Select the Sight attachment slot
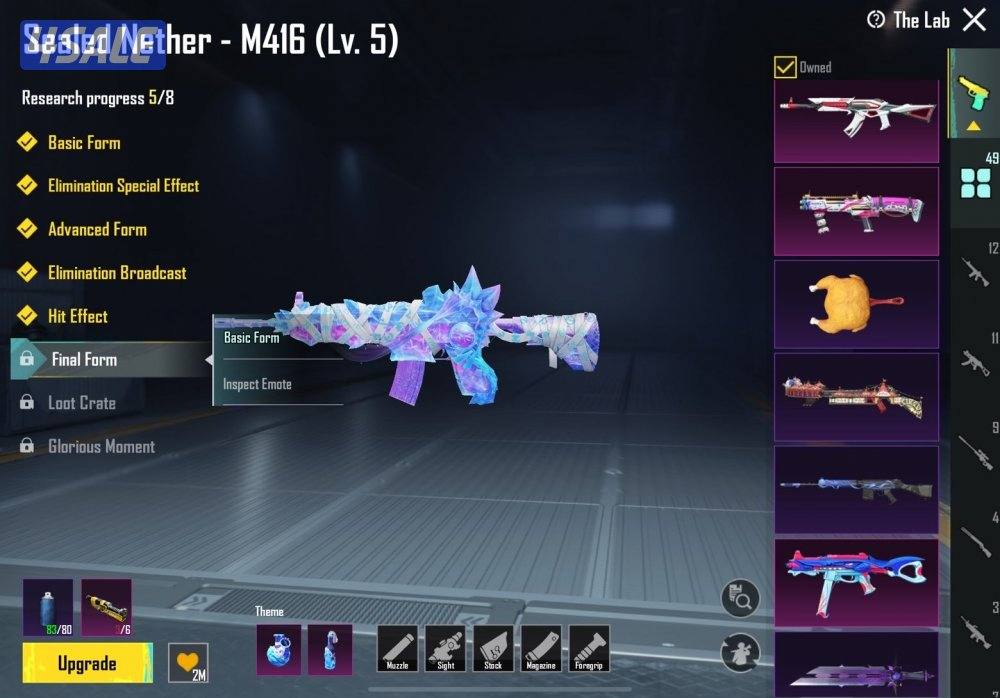1000x698 pixels. coord(445,648)
